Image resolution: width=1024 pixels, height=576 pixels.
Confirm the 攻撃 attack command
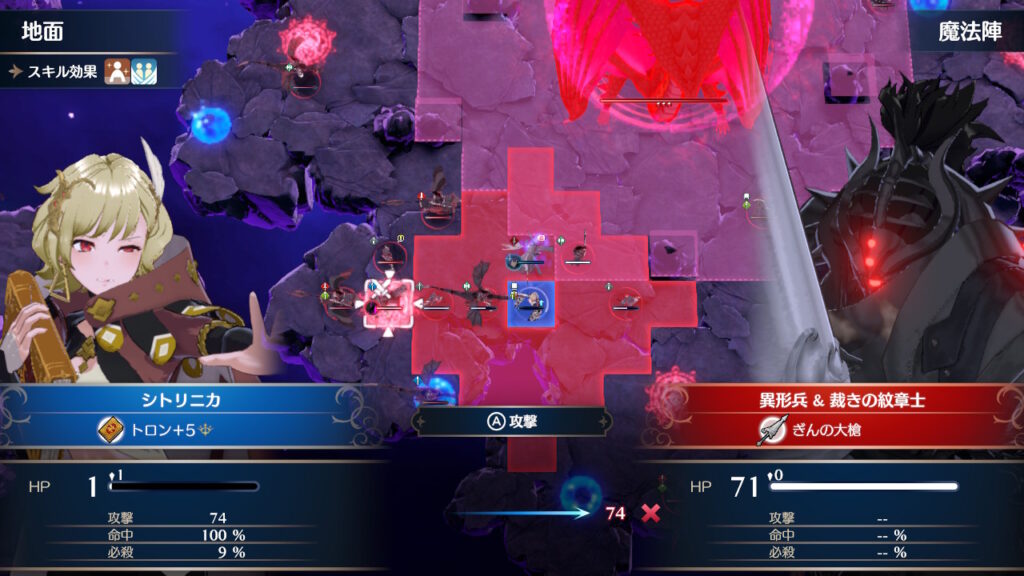pyautogui.click(x=512, y=421)
